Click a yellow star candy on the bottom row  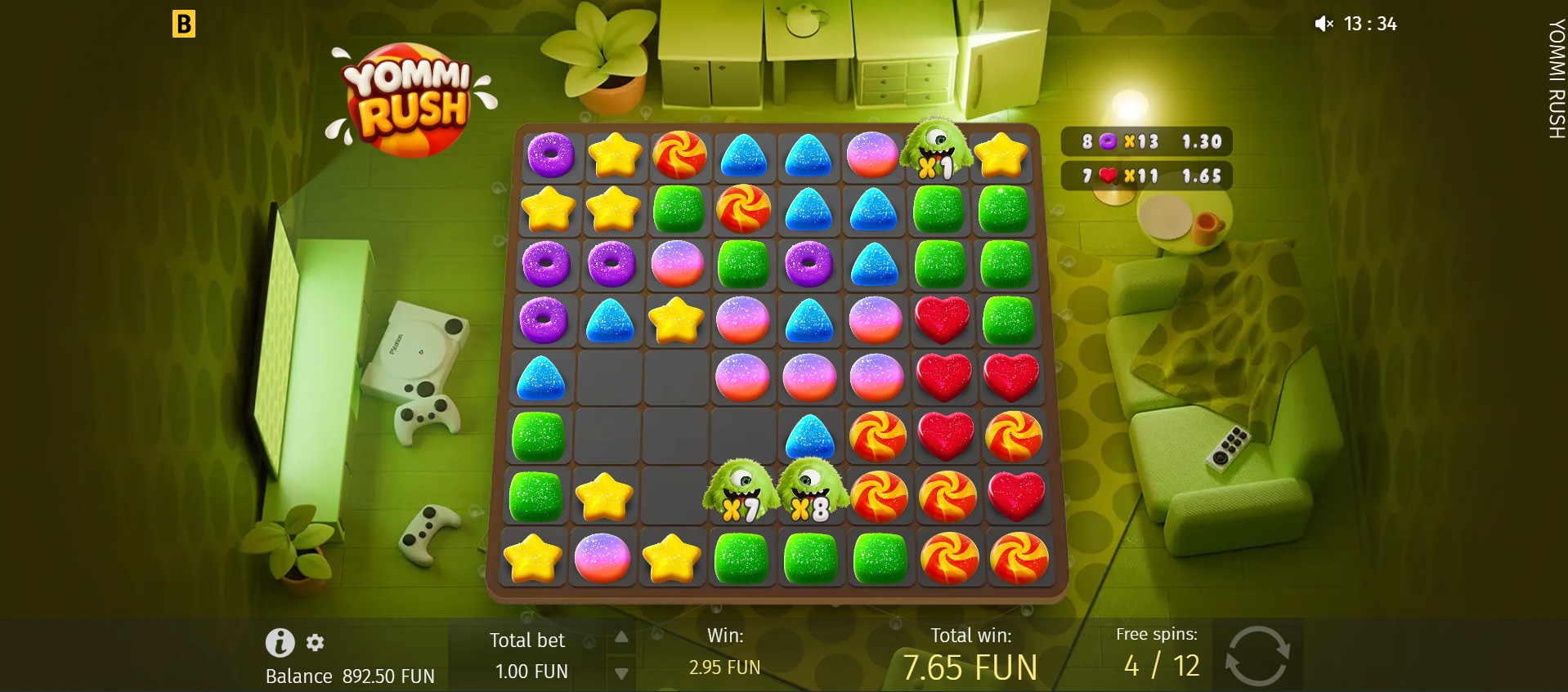click(x=531, y=559)
